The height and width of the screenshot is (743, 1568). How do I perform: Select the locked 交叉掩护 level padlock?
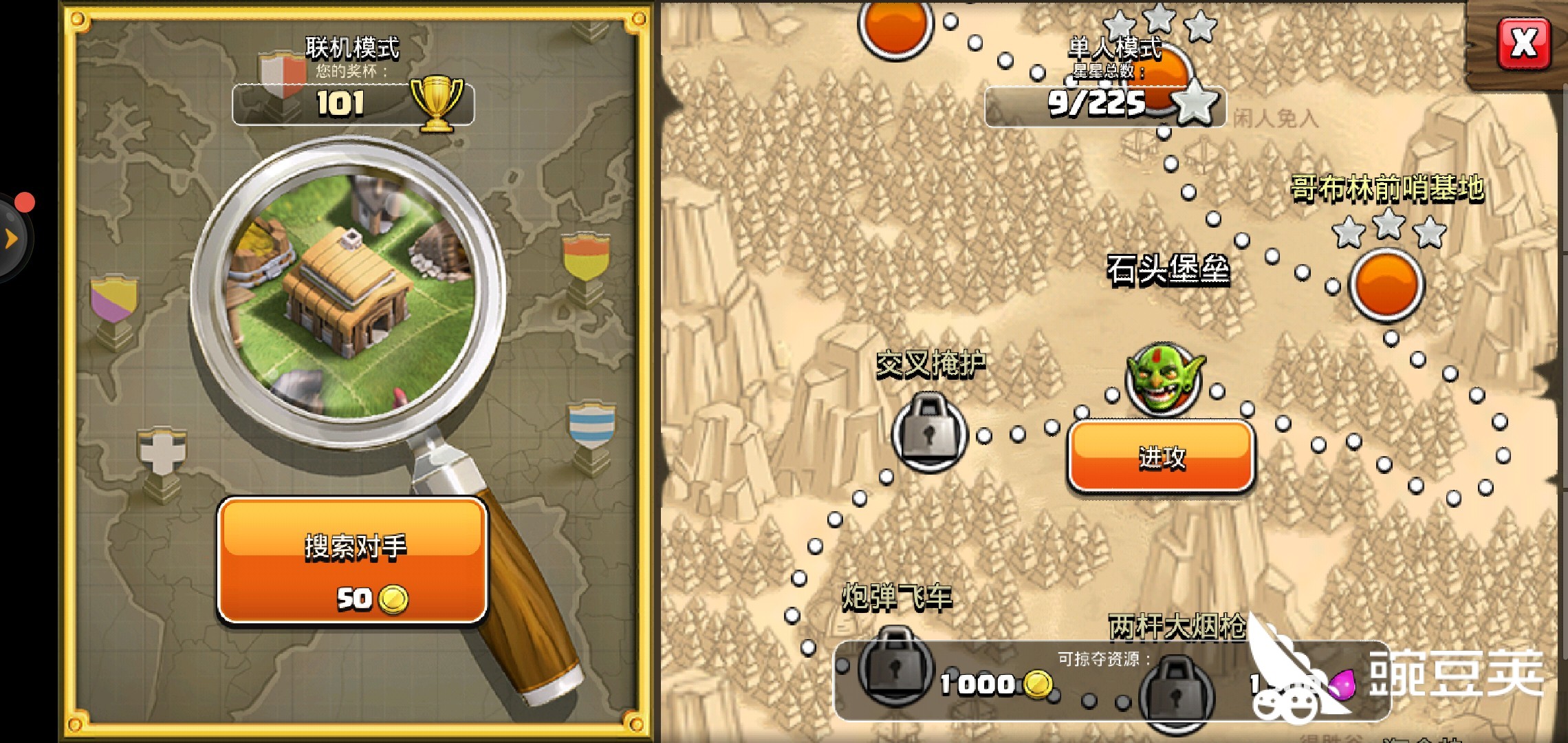tap(929, 432)
